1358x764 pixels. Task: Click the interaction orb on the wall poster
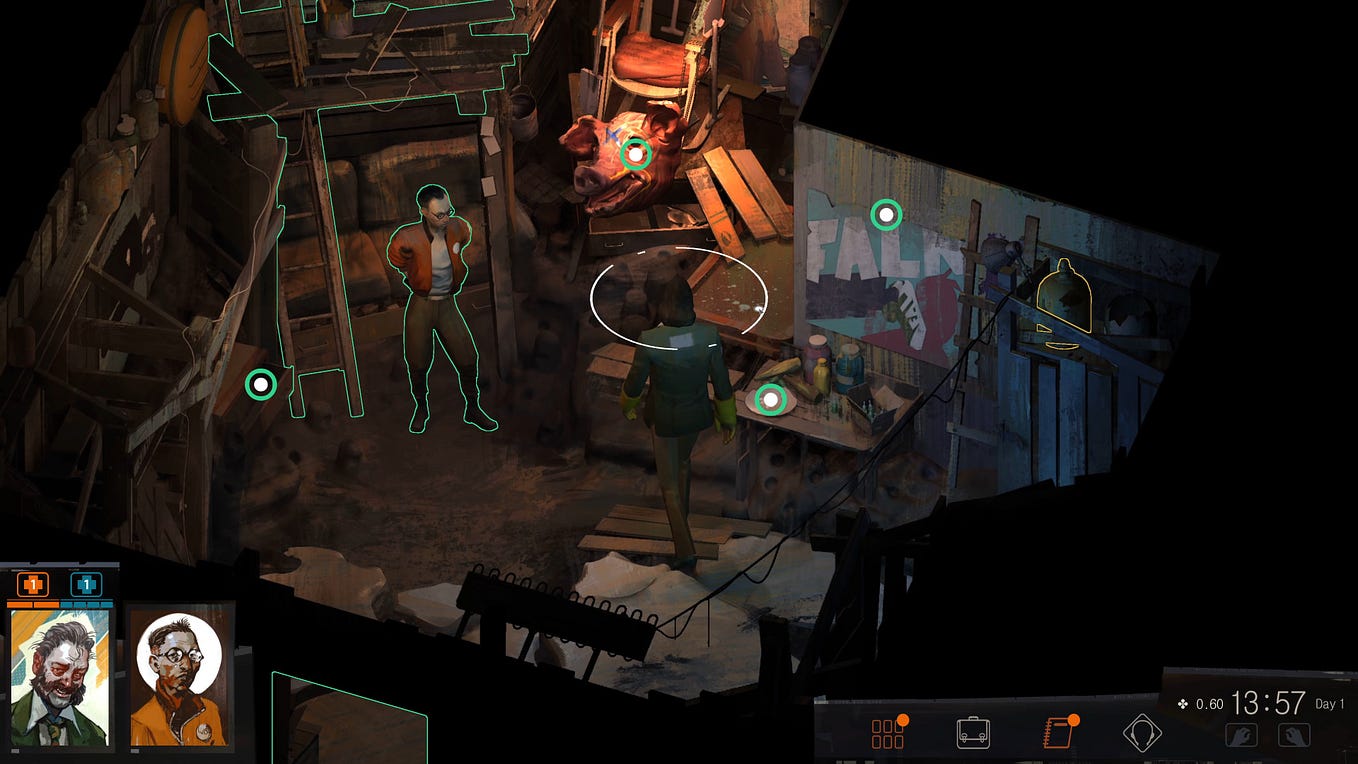886,214
